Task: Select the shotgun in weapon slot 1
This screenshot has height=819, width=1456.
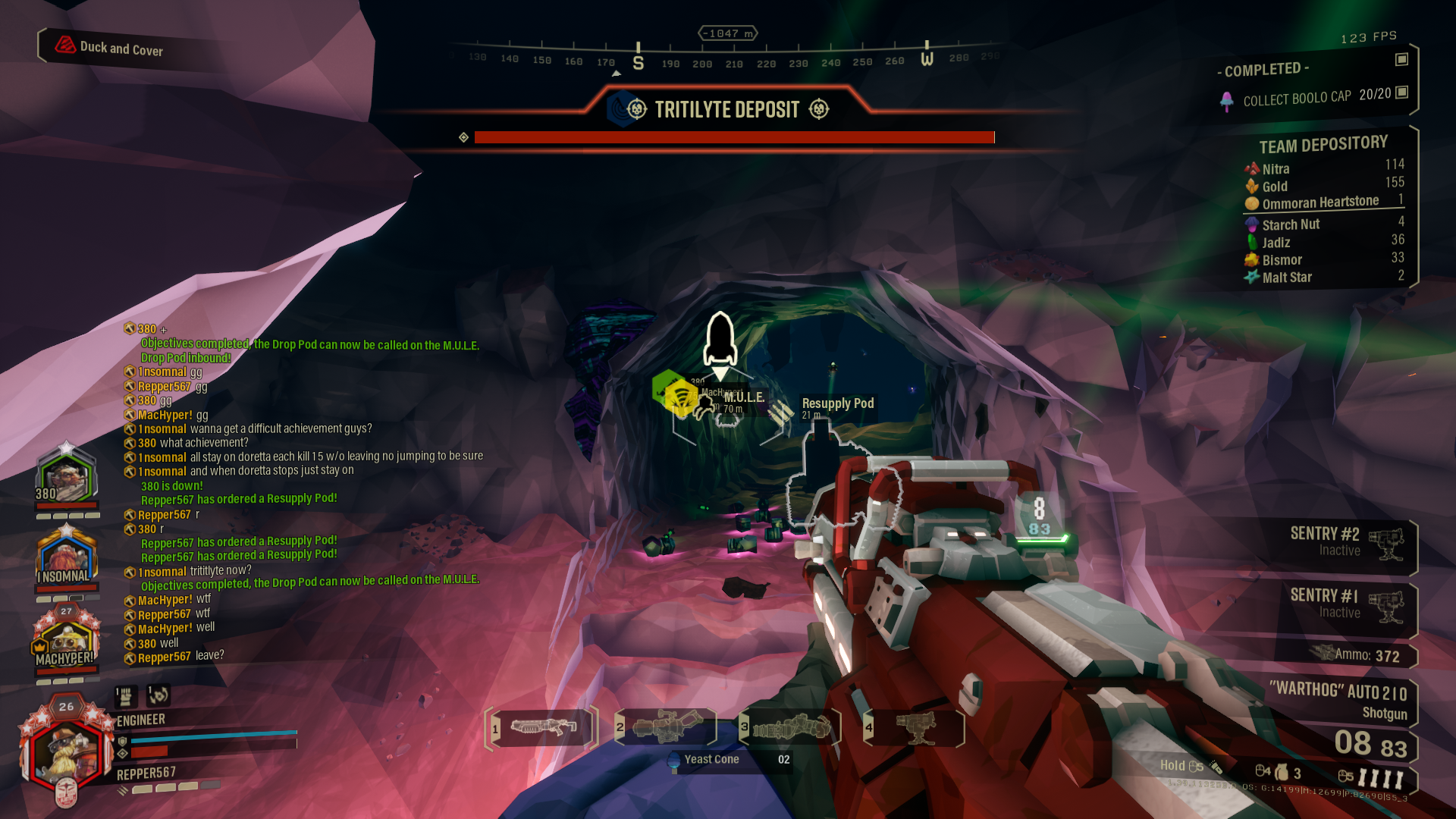Action: (542, 728)
